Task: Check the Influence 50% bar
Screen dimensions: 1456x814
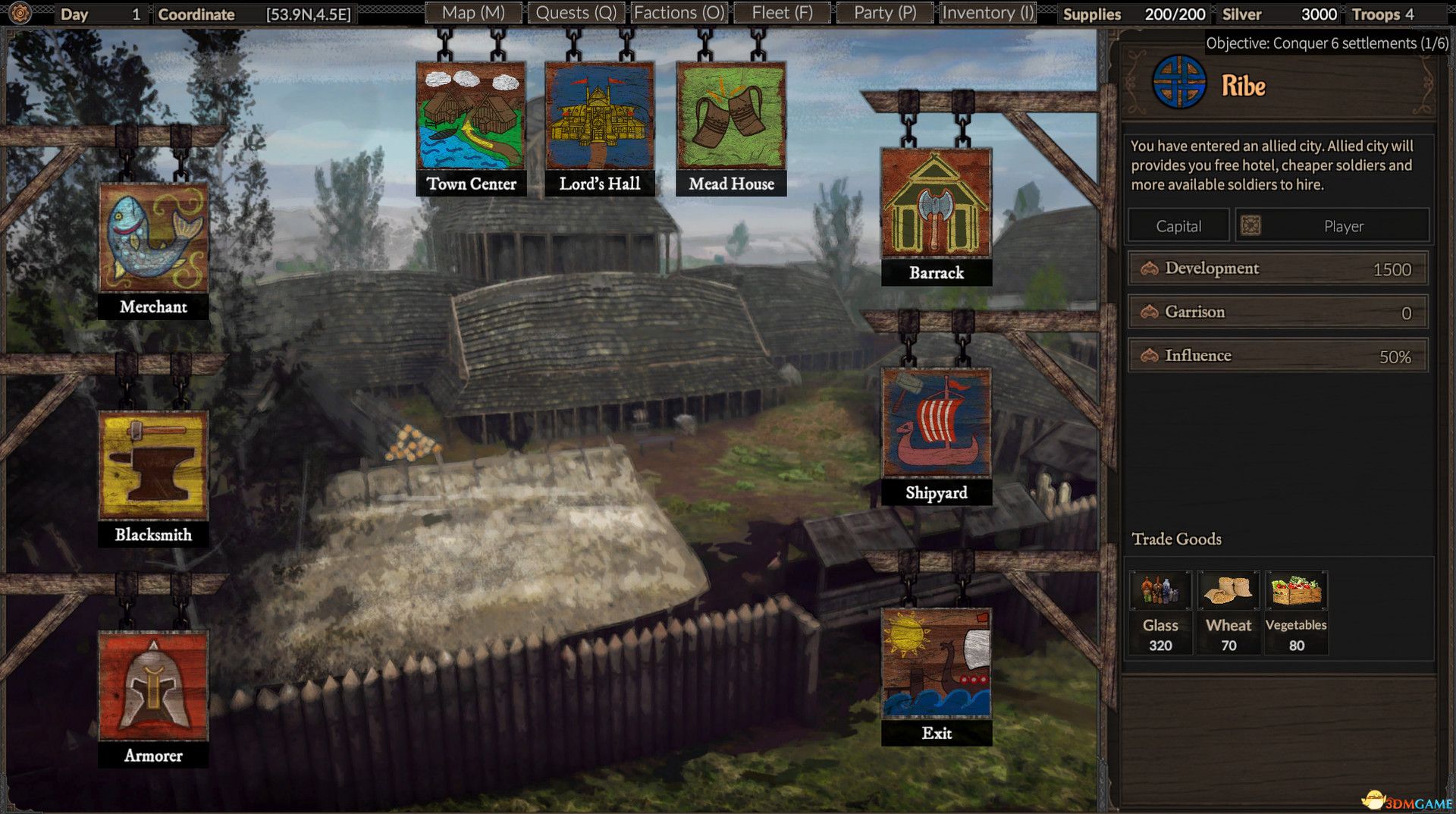Action: pyautogui.click(x=1276, y=354)
